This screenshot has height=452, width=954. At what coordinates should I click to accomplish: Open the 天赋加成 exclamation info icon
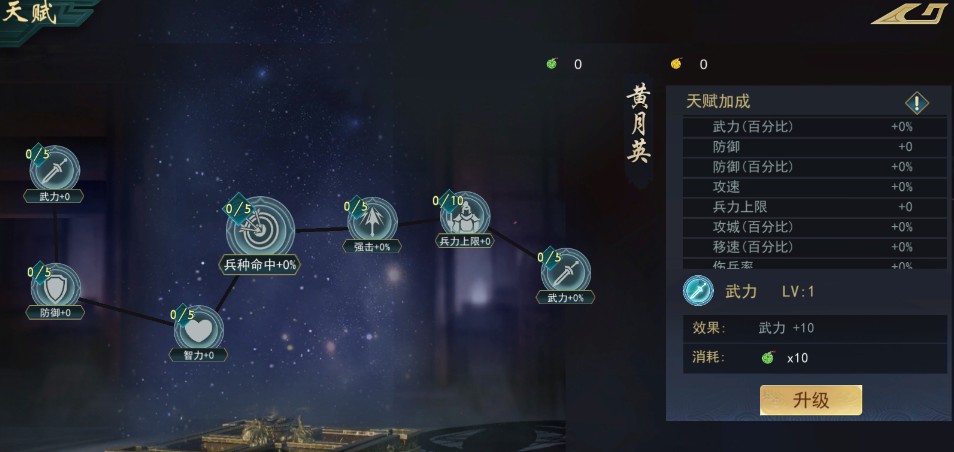[918, 102]
